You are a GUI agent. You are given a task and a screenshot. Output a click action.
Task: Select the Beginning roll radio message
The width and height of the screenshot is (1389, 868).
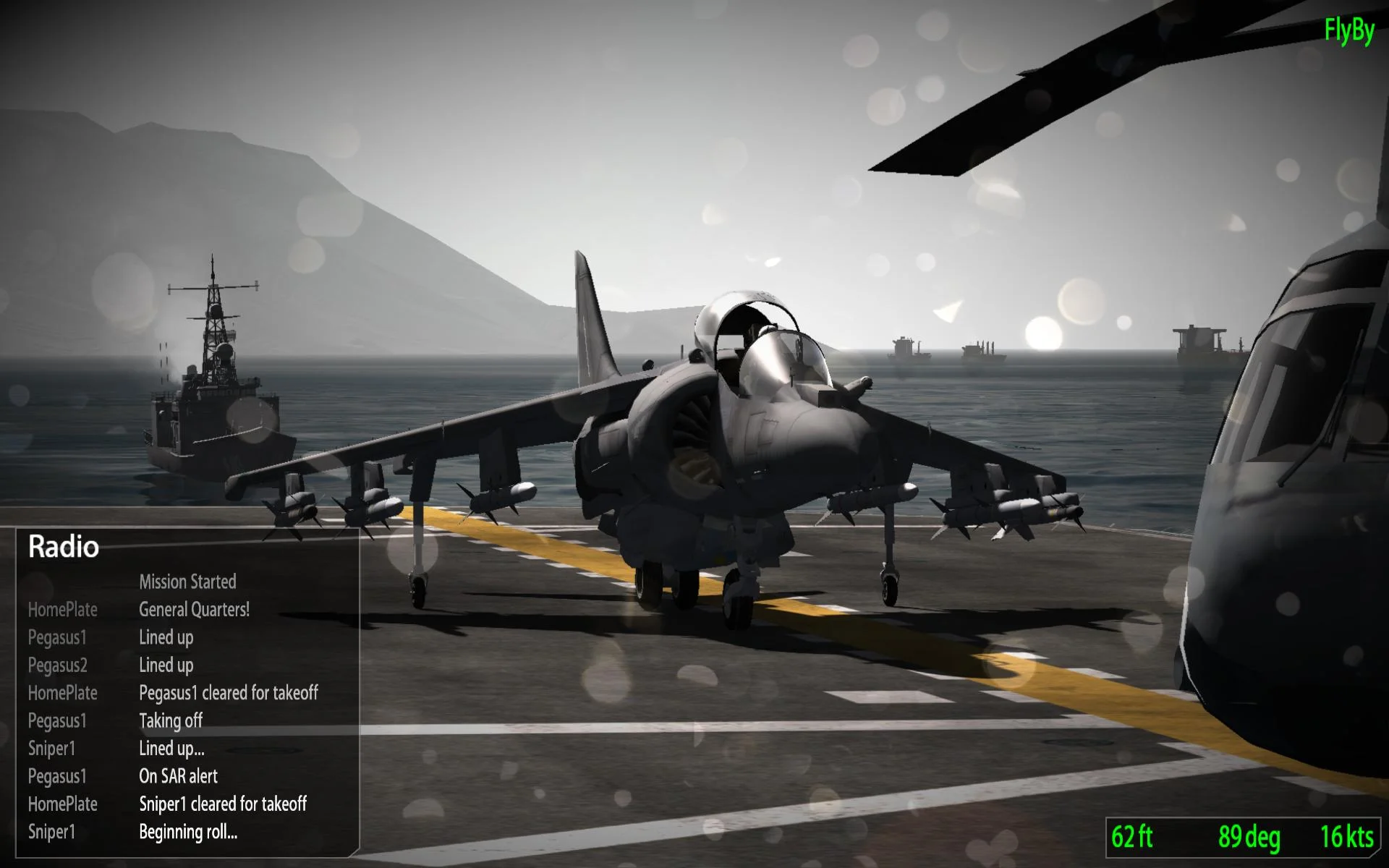click(188, 831)
